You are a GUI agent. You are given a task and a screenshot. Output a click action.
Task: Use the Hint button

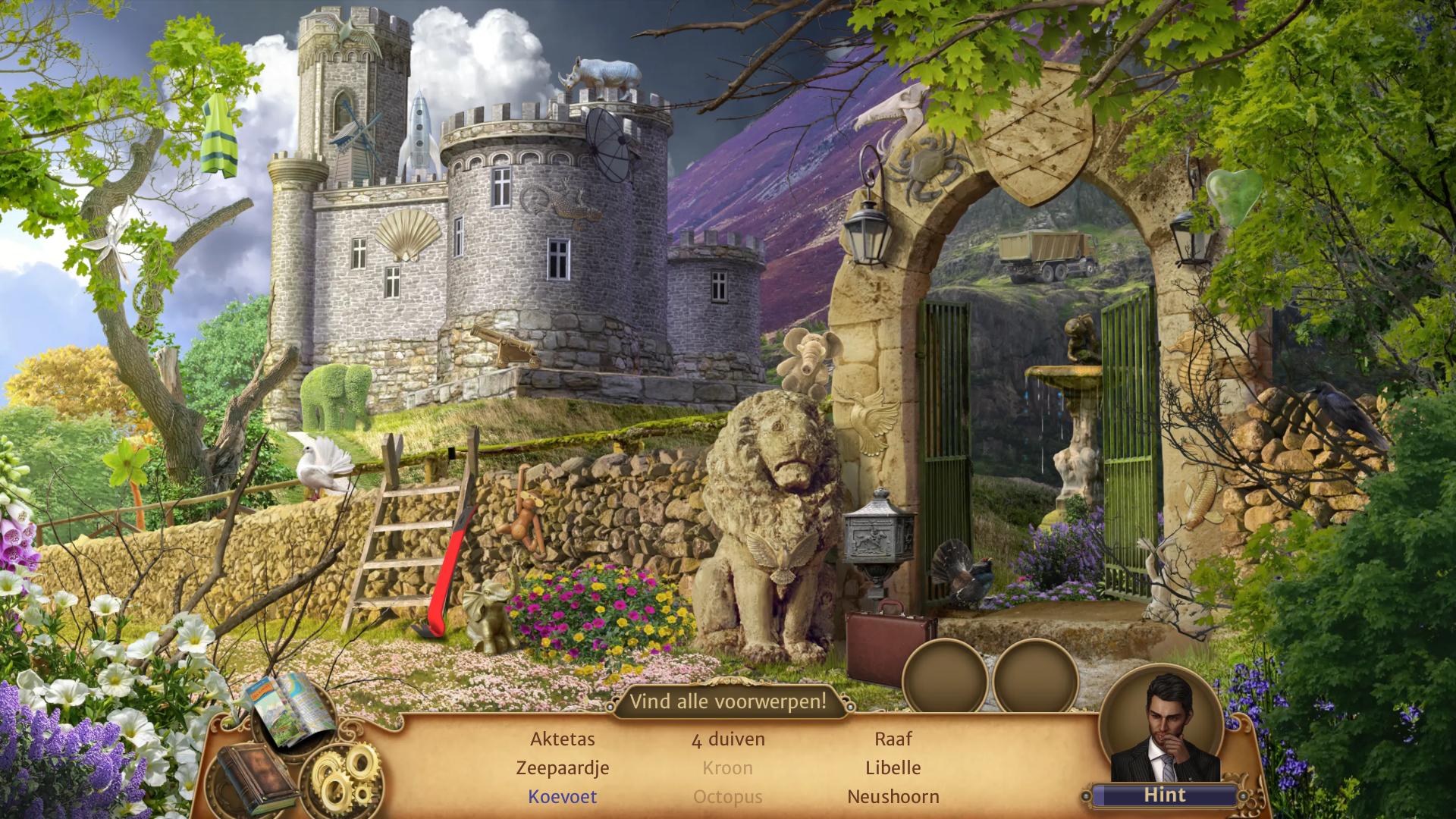point(1164,795)
